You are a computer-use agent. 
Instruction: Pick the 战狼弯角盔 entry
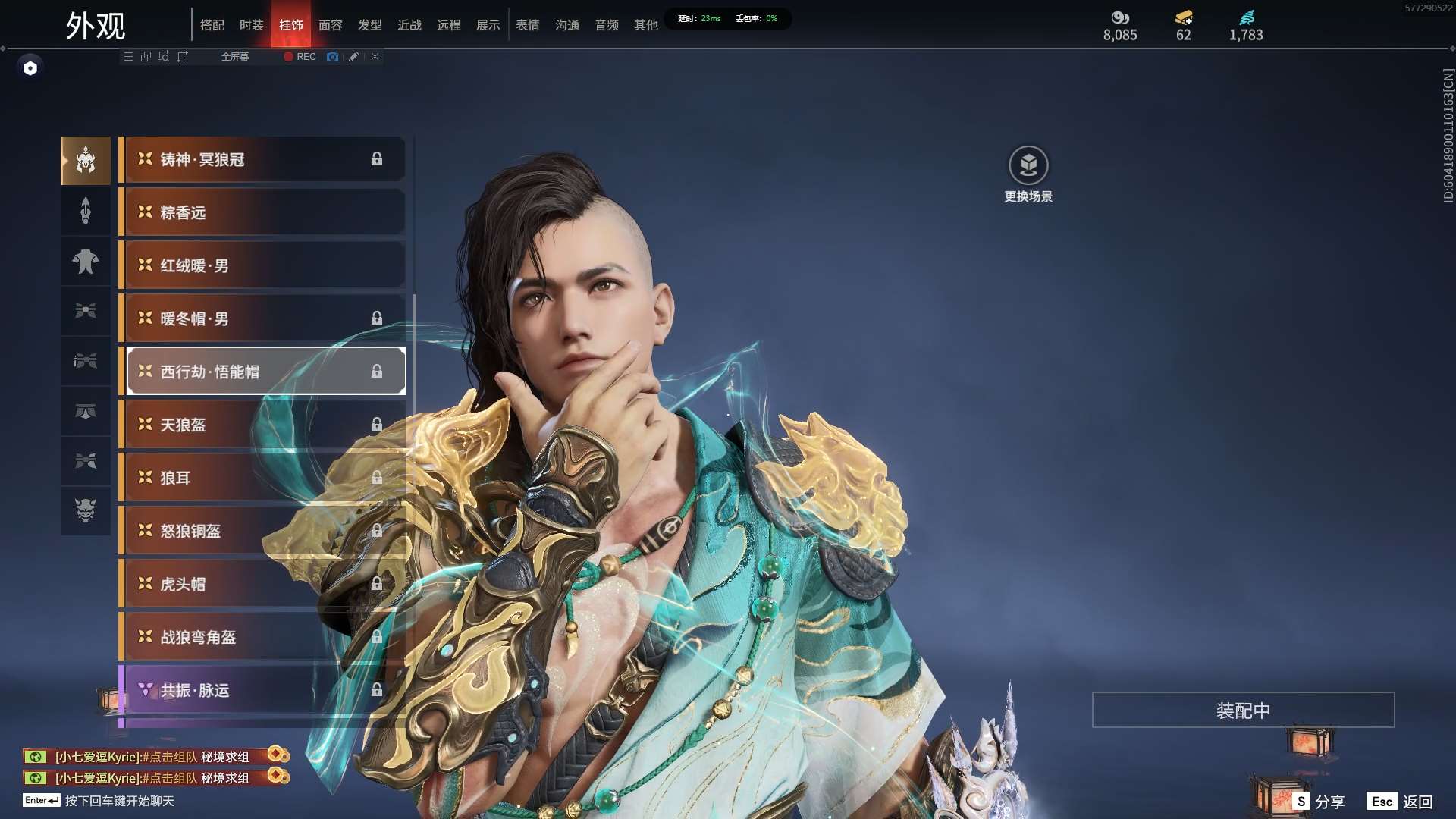(262, 637)
